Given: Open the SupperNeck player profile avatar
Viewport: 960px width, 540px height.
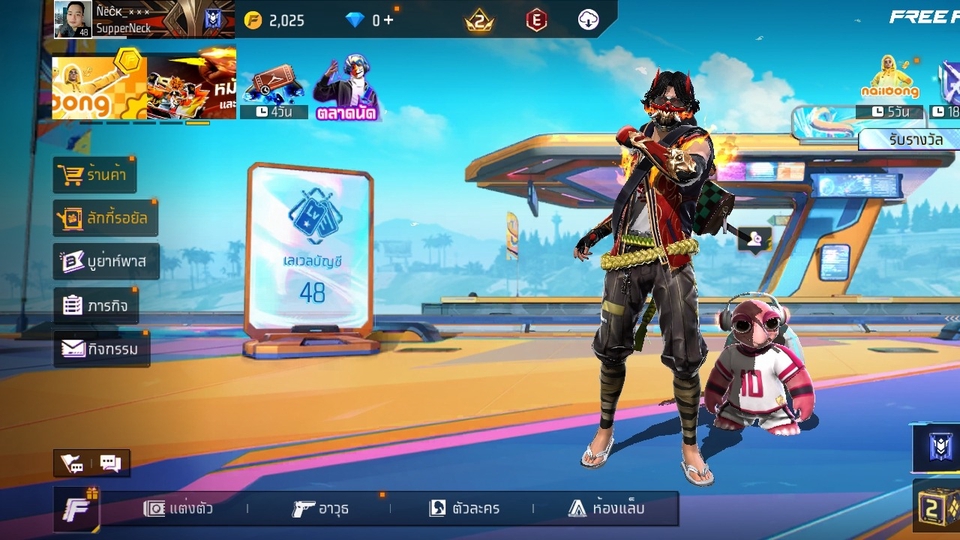Looking at the screenshot, I should click(73, 19).
